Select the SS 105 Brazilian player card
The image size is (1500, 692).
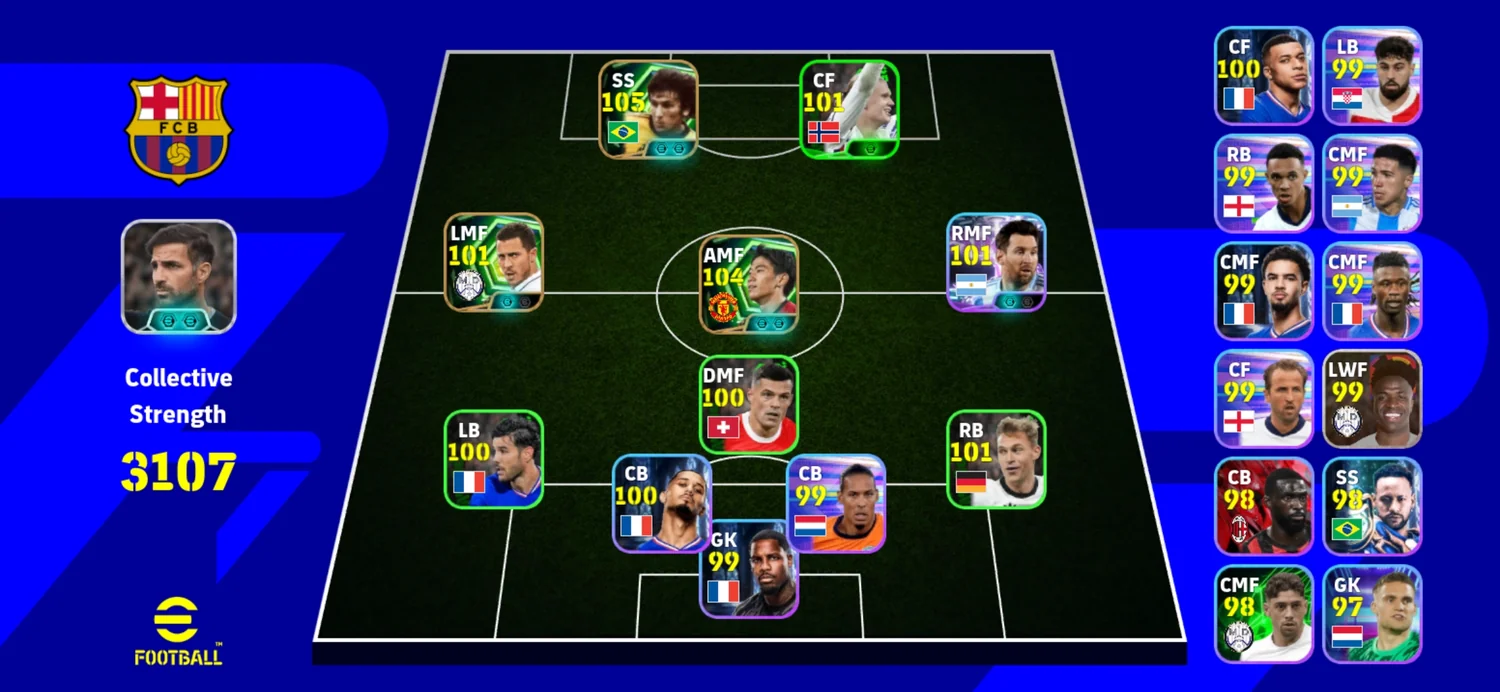pyautogui.click(x=648, y=109)
